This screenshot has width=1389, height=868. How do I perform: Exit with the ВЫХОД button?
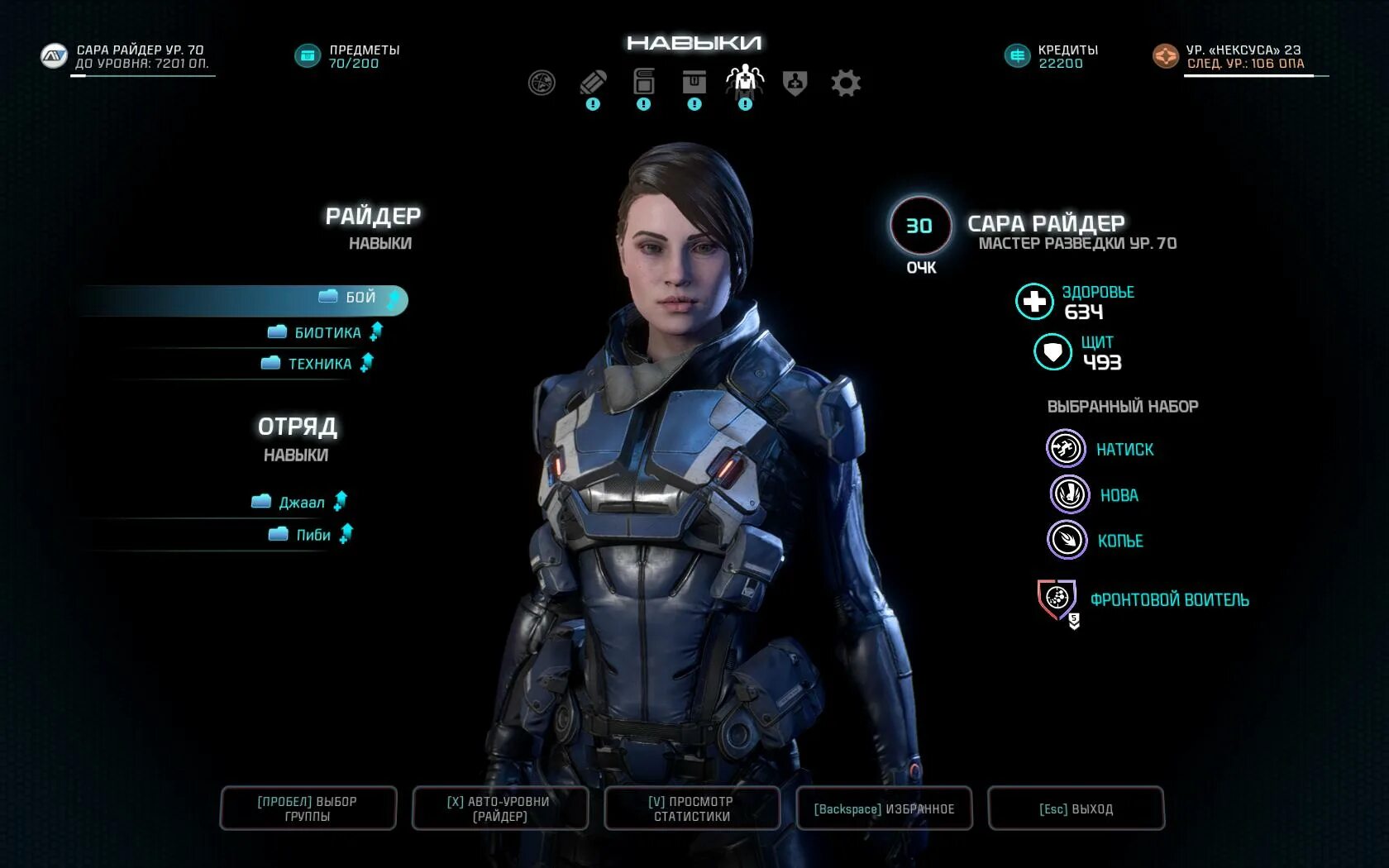[x=1076, y=808]
